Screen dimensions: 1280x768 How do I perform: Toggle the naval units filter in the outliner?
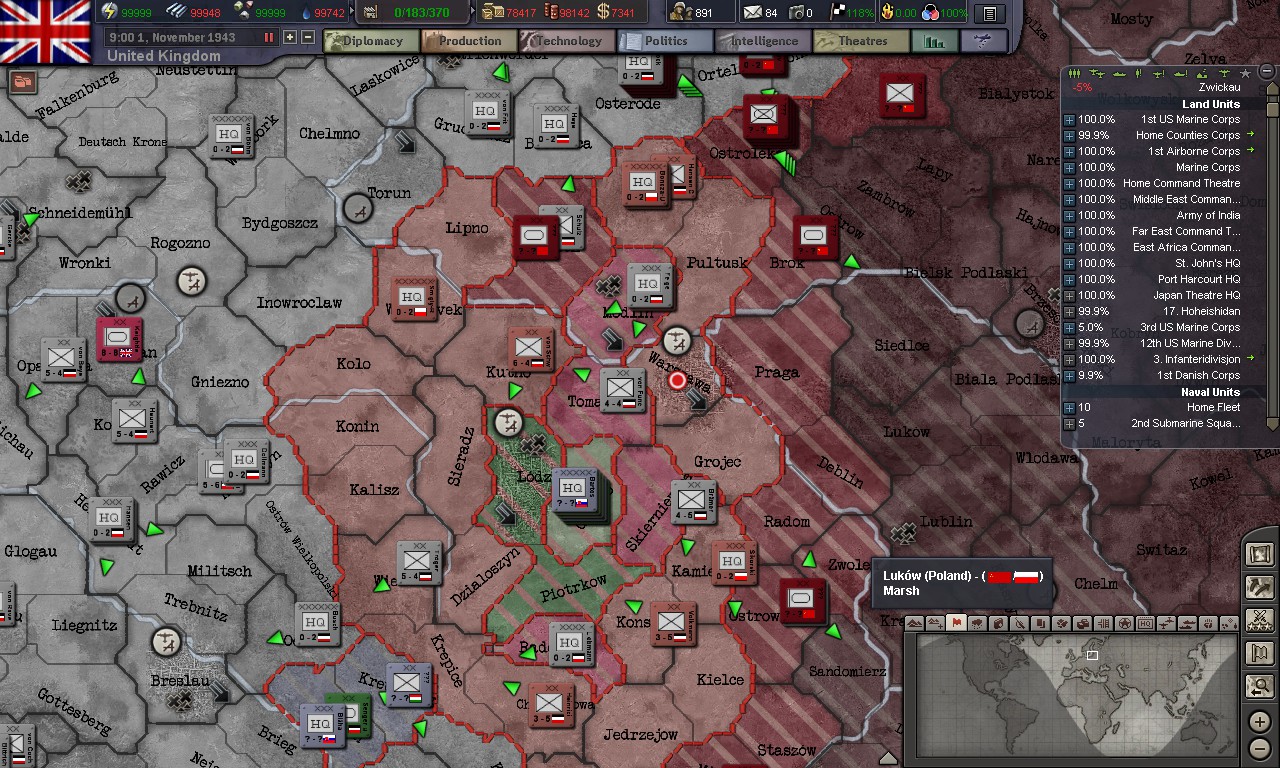1119,72
